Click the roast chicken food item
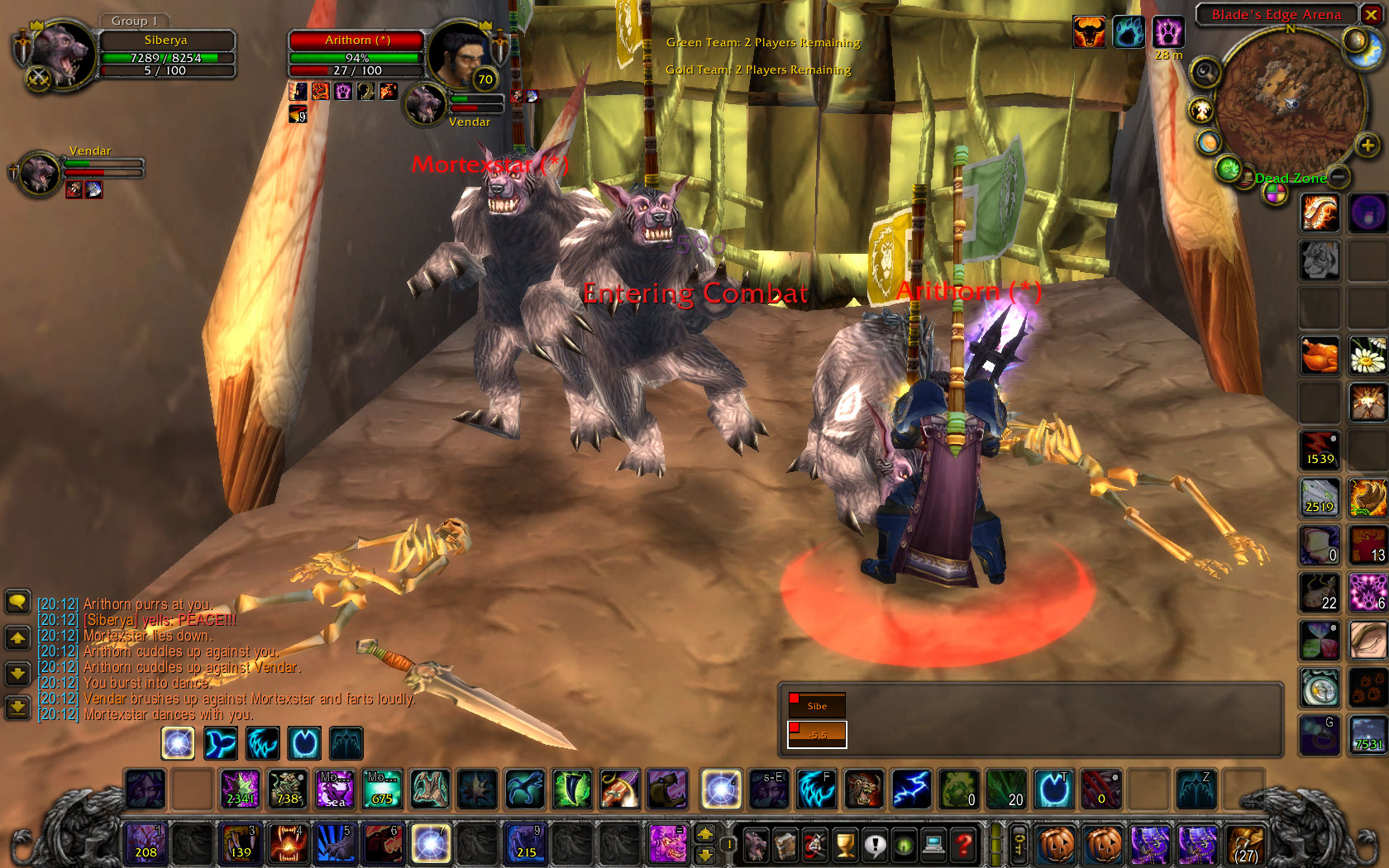Image resolution: width=1389 pixels, height=868 pixels. 1320,355
